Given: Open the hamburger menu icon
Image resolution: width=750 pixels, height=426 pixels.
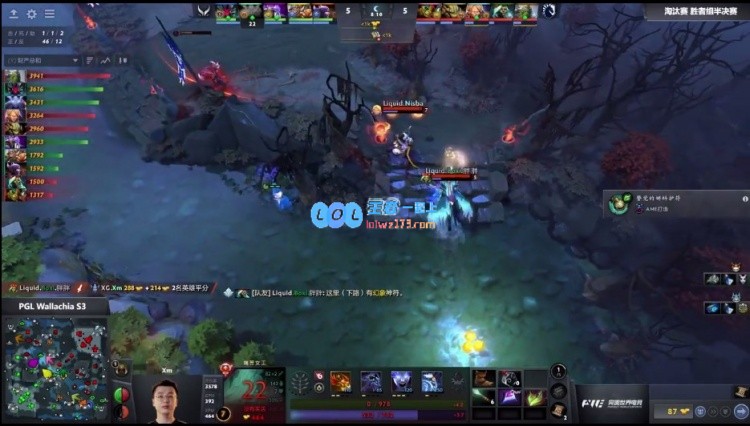Looking at the screenshot, I should 49,14.
